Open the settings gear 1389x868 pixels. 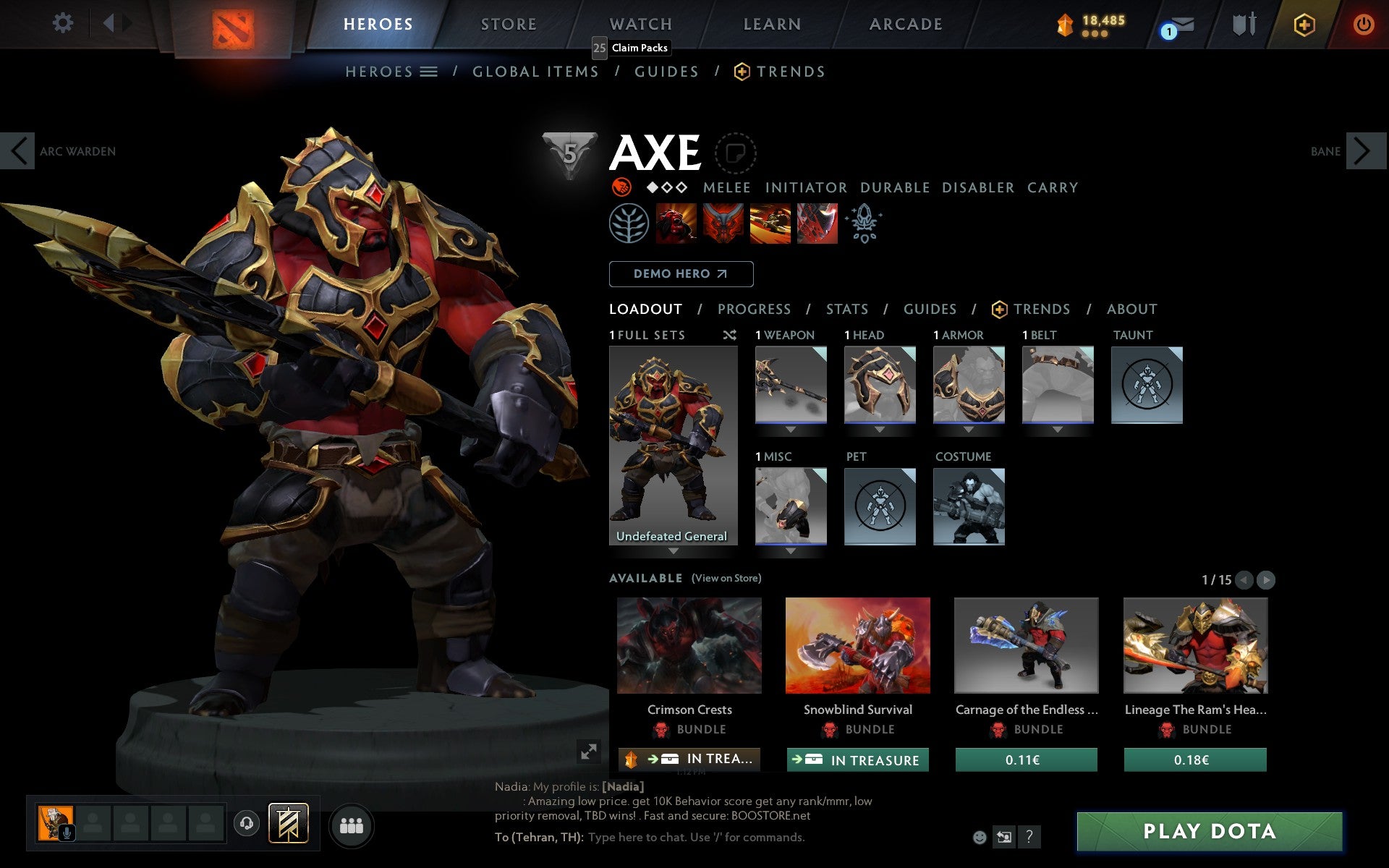click(63, 22)
